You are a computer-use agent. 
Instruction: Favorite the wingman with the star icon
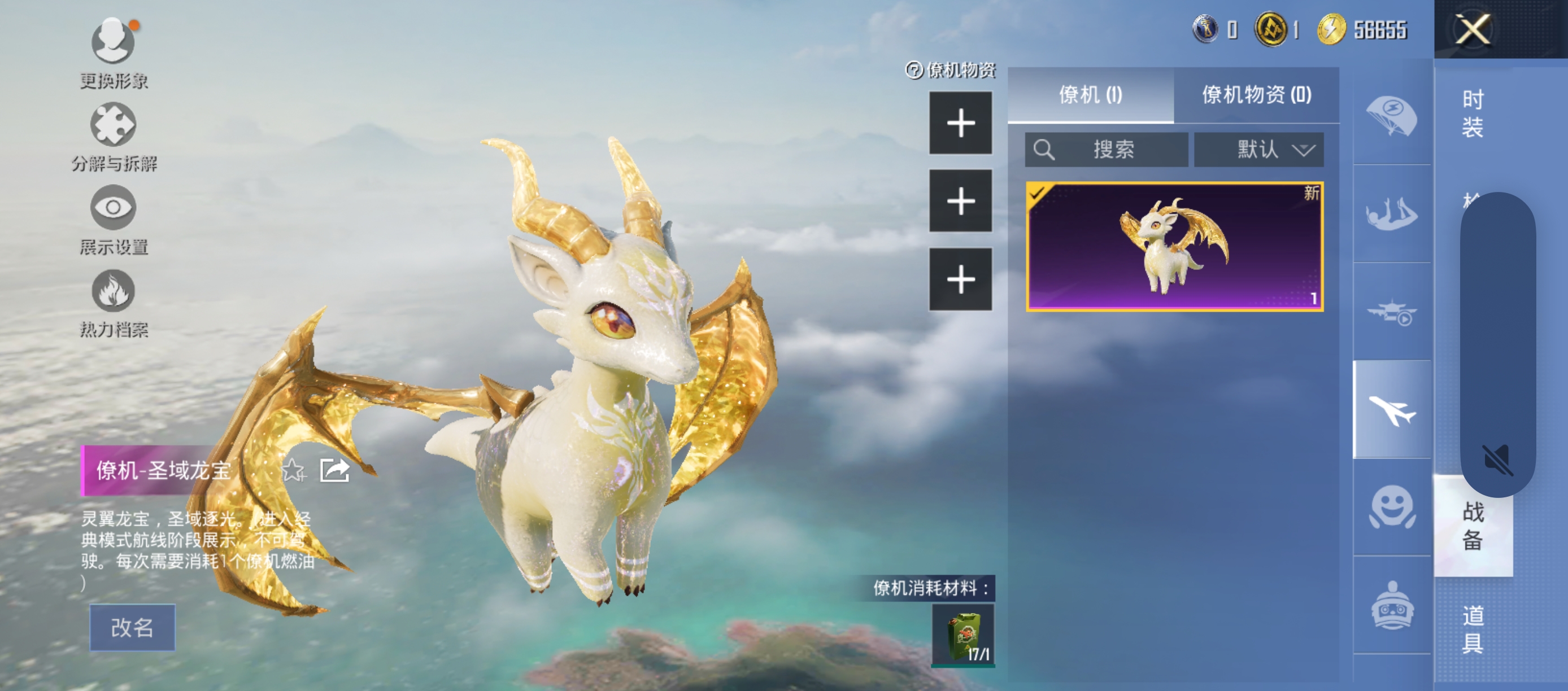click(x=293, y=470)
